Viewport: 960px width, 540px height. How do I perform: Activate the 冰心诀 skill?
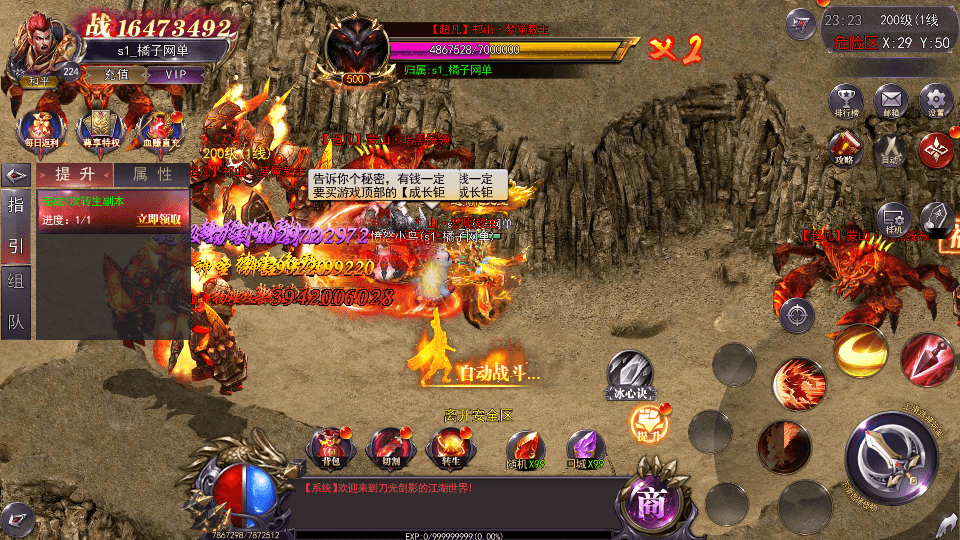[x=629, y=374]
